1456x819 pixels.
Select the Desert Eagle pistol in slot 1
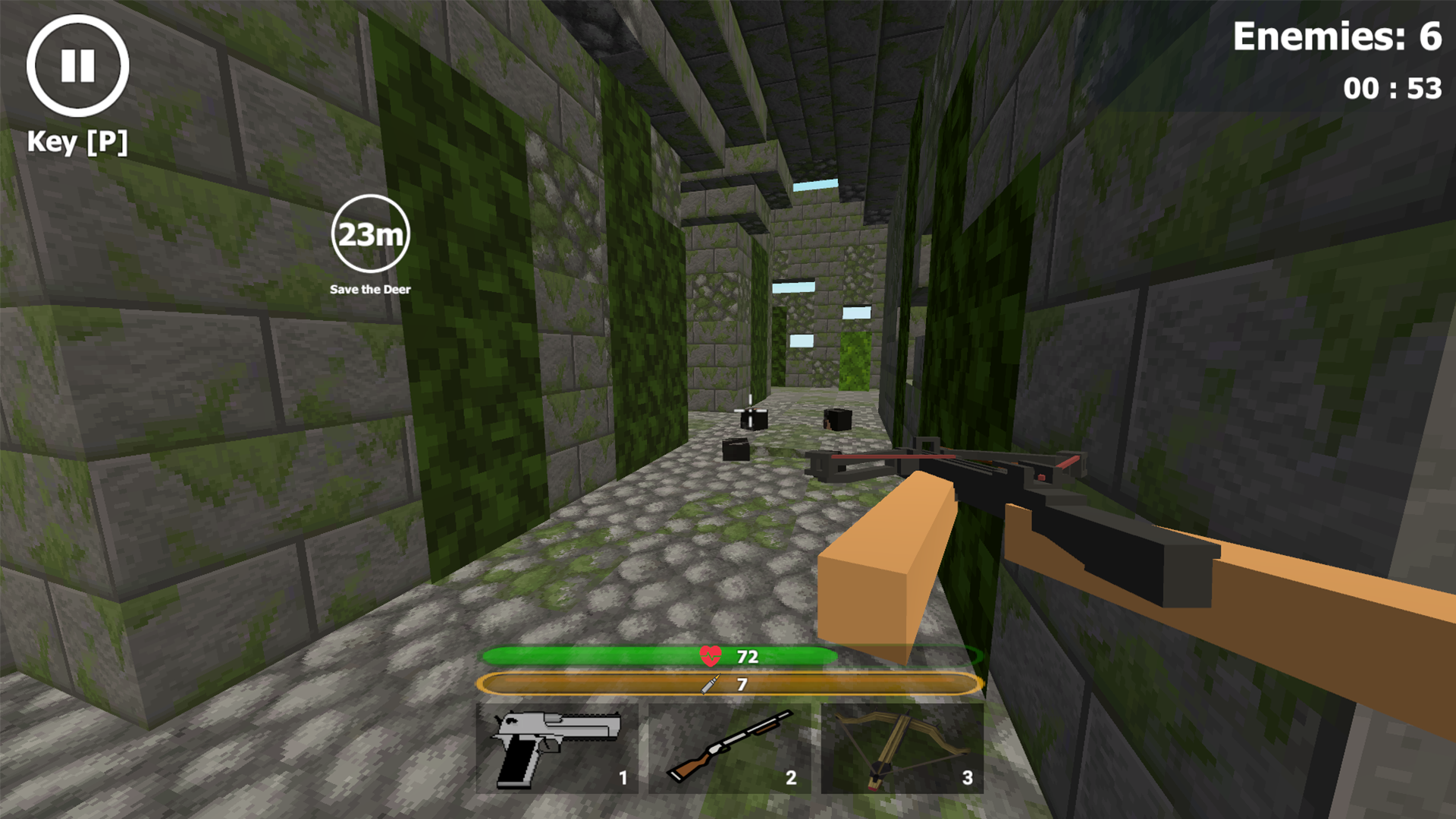click(x=559, y=747)
